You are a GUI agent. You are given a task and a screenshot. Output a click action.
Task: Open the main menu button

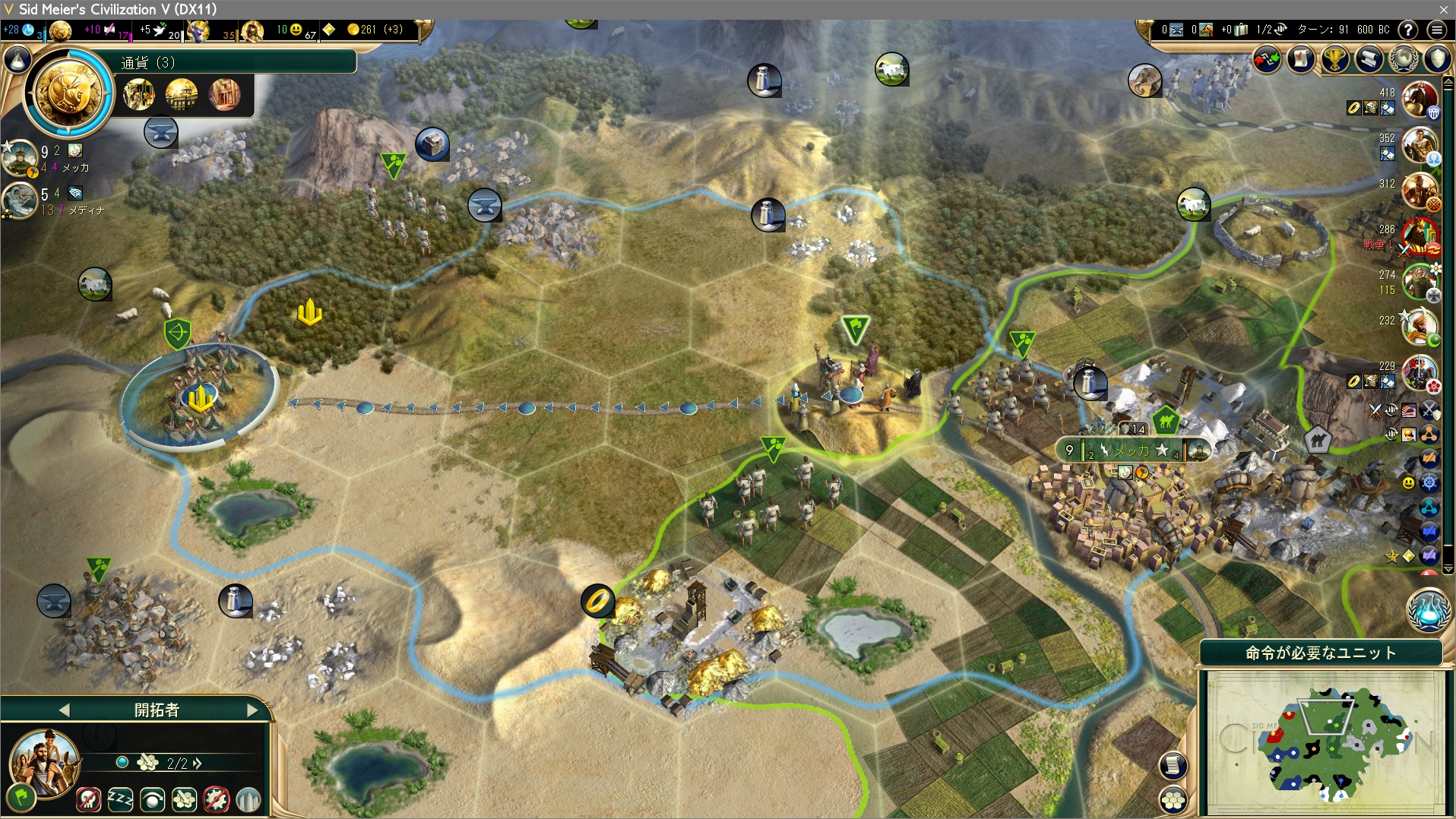pos(1436,30)
